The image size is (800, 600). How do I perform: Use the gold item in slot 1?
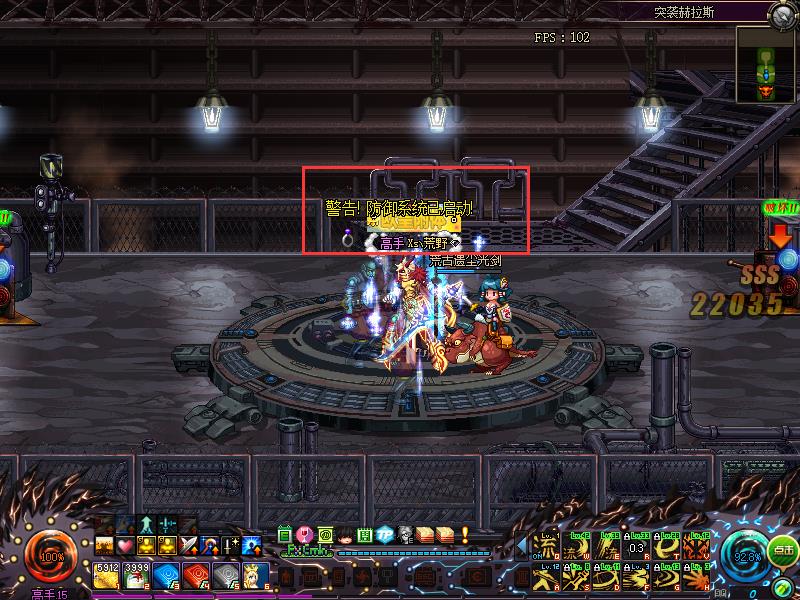point(106,573)
